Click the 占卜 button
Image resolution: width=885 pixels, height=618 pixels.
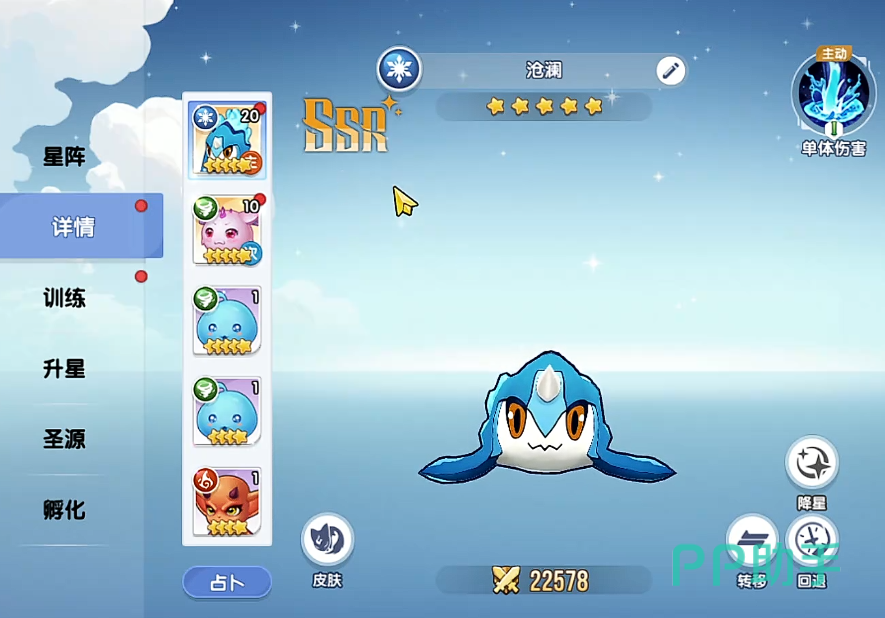[227, 582]
